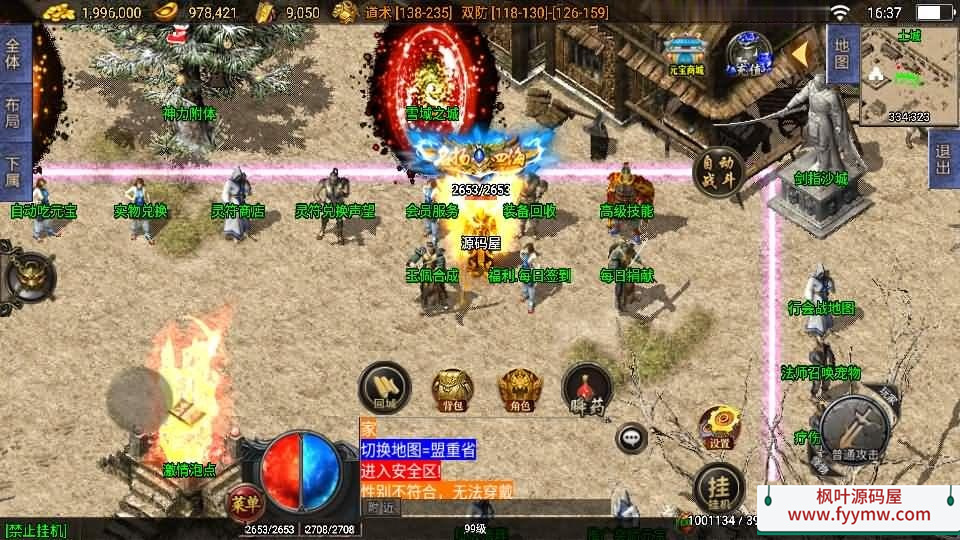
Task: Toggle the 挂机 auto-idle button
Action: (718, 488)
